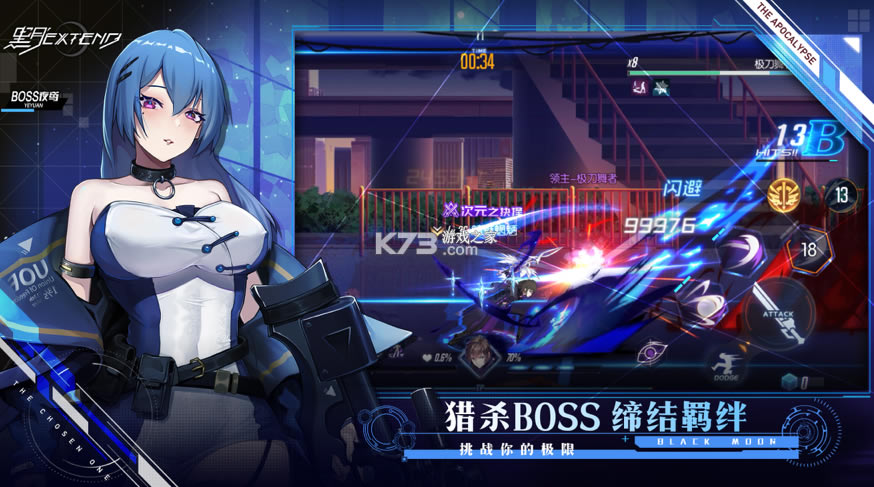This screenshot has width=874, height=487.
Task: Select the hexagon skill showing 18
Action: click(x=808, y=247)
